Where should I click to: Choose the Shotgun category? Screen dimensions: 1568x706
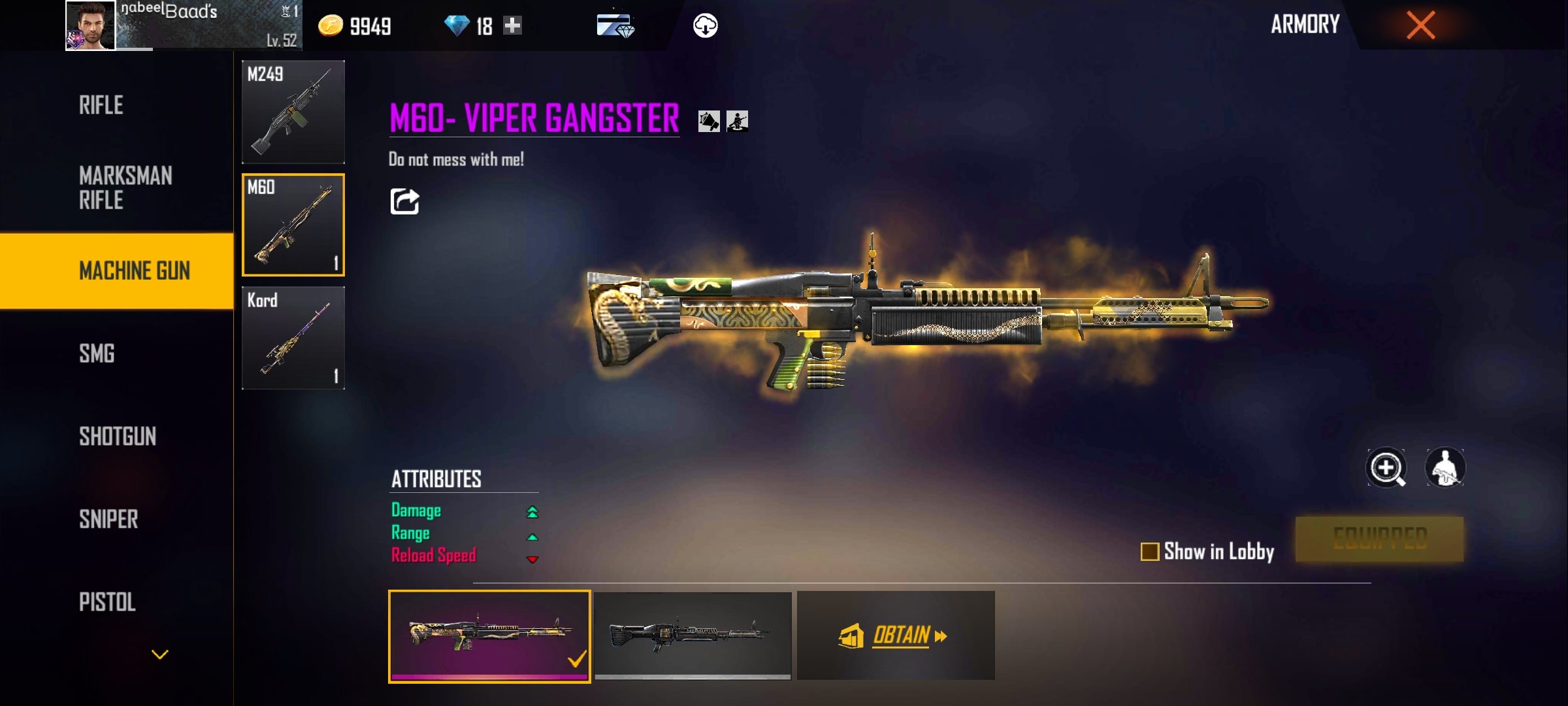tap(118, 437)
